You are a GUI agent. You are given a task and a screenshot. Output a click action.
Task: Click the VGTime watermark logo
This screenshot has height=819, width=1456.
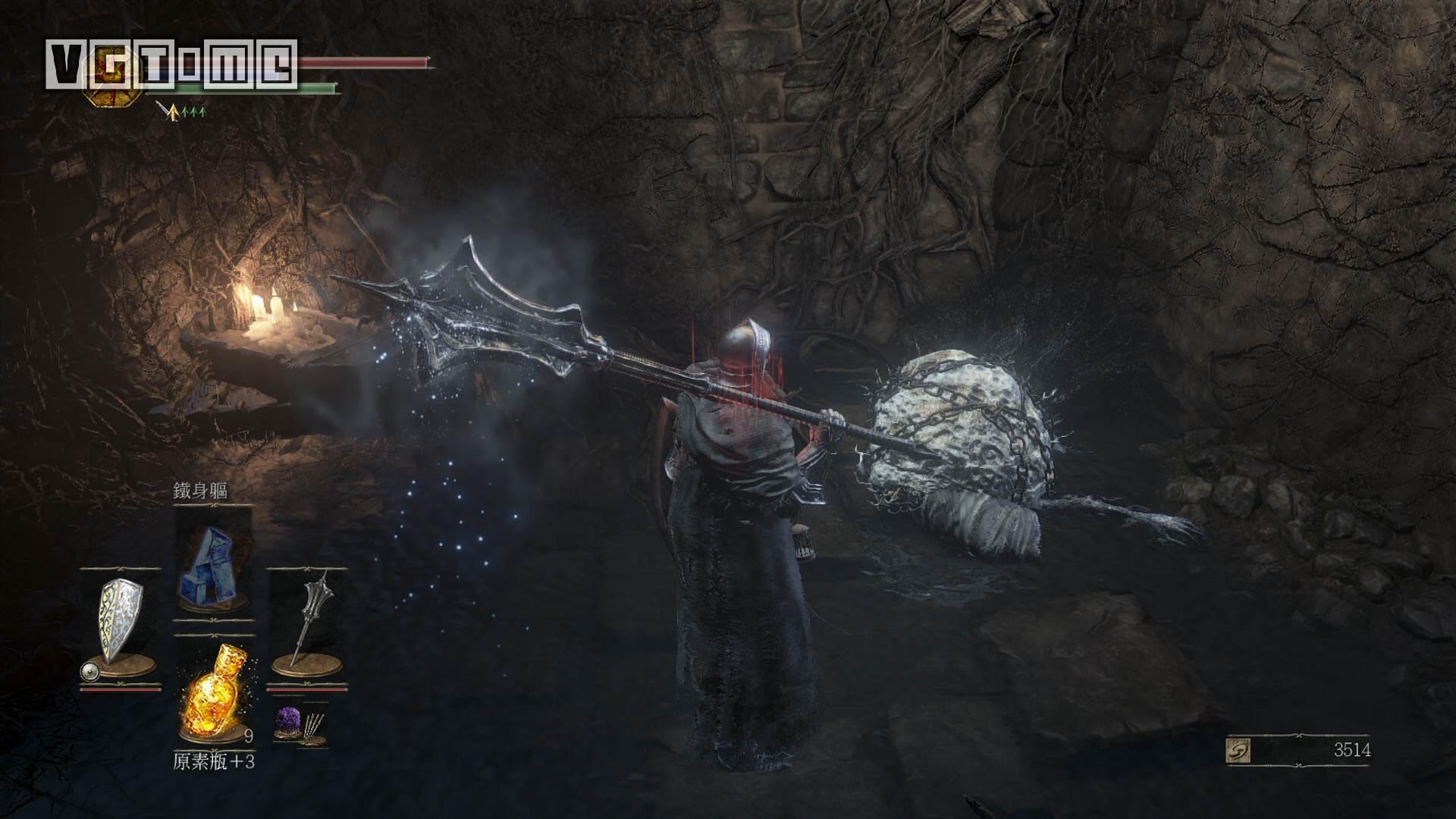(171, 65)
